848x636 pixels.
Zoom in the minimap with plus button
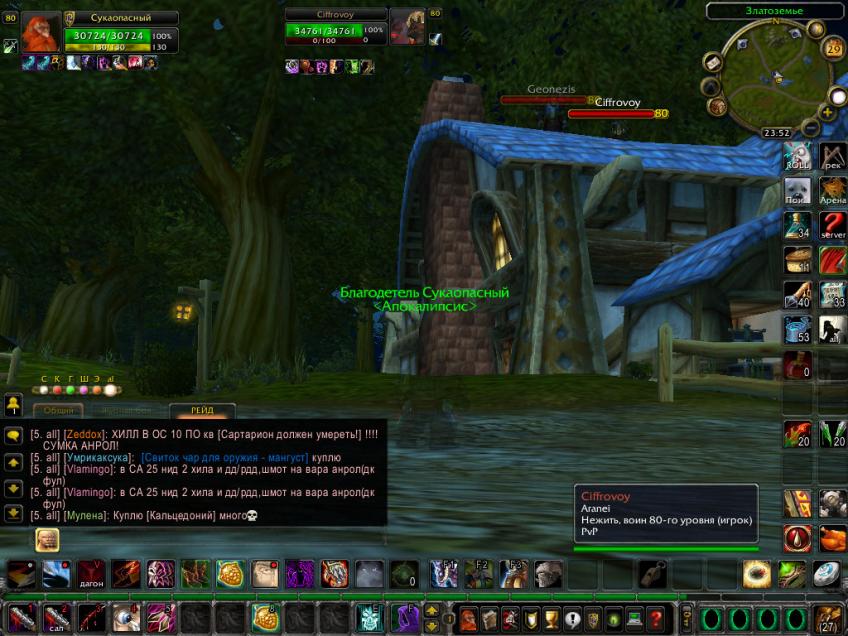coord(828,113)
